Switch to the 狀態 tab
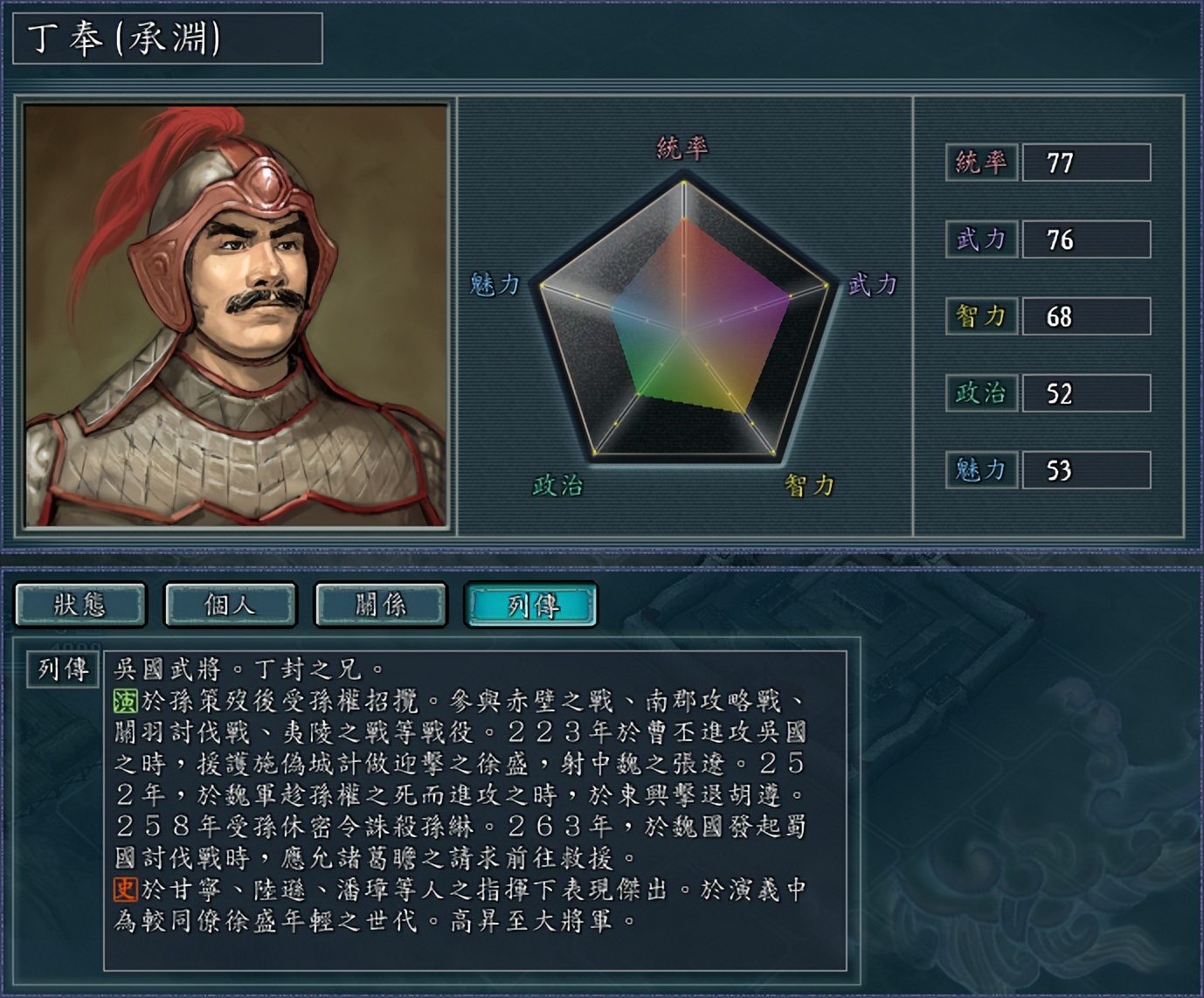The height and width of the screenshot is (998, 1204). pyautogui.click(x=83, y=604)
